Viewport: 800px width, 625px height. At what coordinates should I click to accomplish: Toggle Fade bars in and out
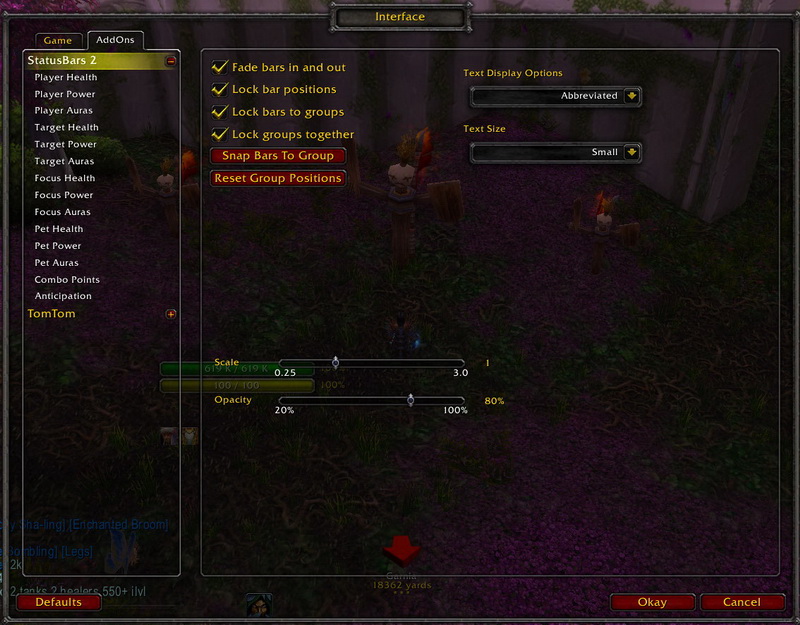point(220,67)
